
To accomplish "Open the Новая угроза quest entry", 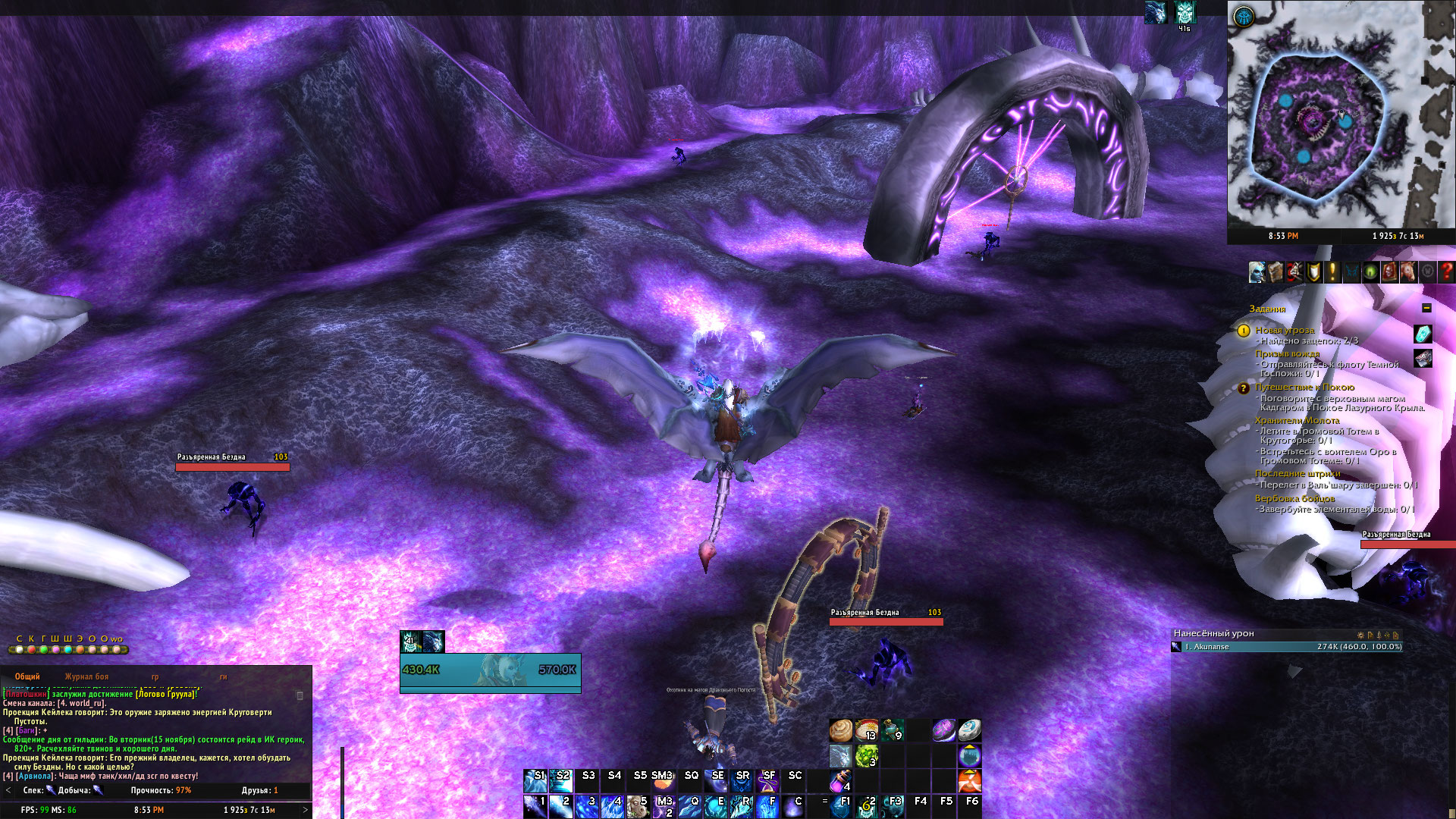I will click(1284, 330).
